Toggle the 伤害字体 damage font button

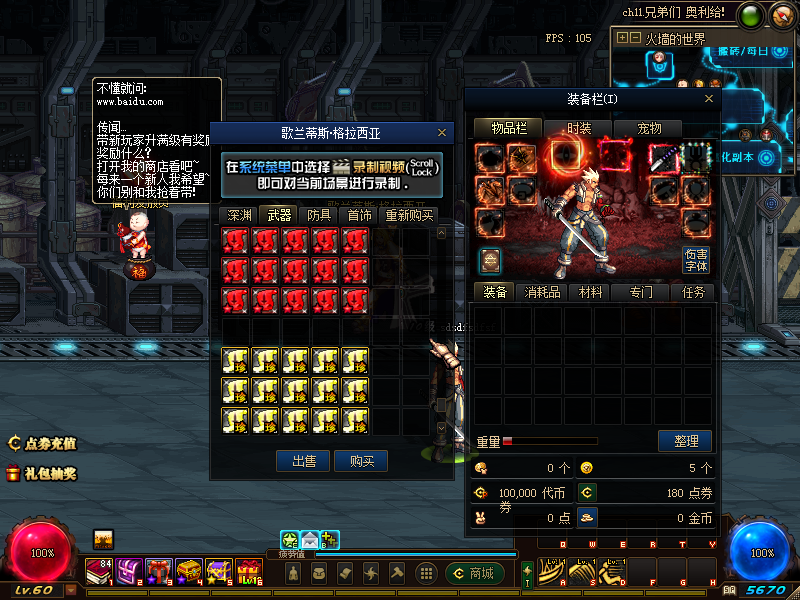[x=696, y=260]
